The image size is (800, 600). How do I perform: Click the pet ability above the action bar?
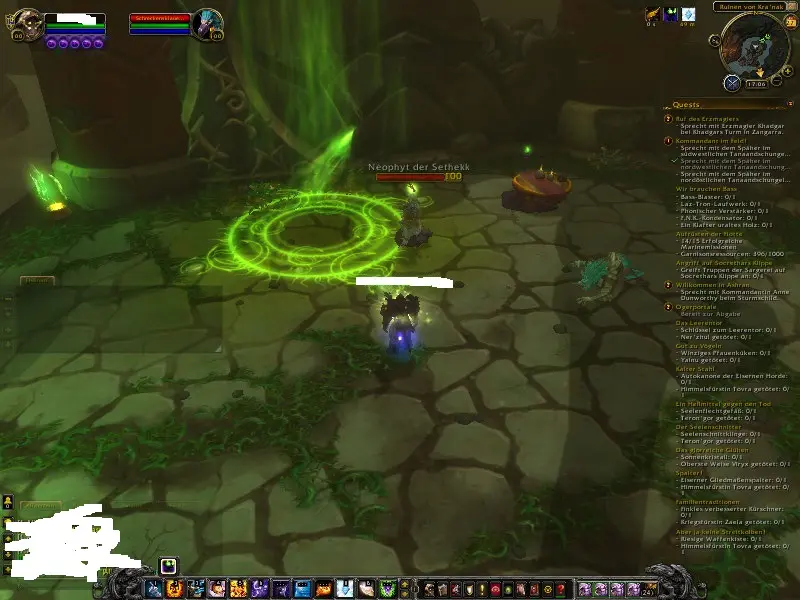[167, 565]
